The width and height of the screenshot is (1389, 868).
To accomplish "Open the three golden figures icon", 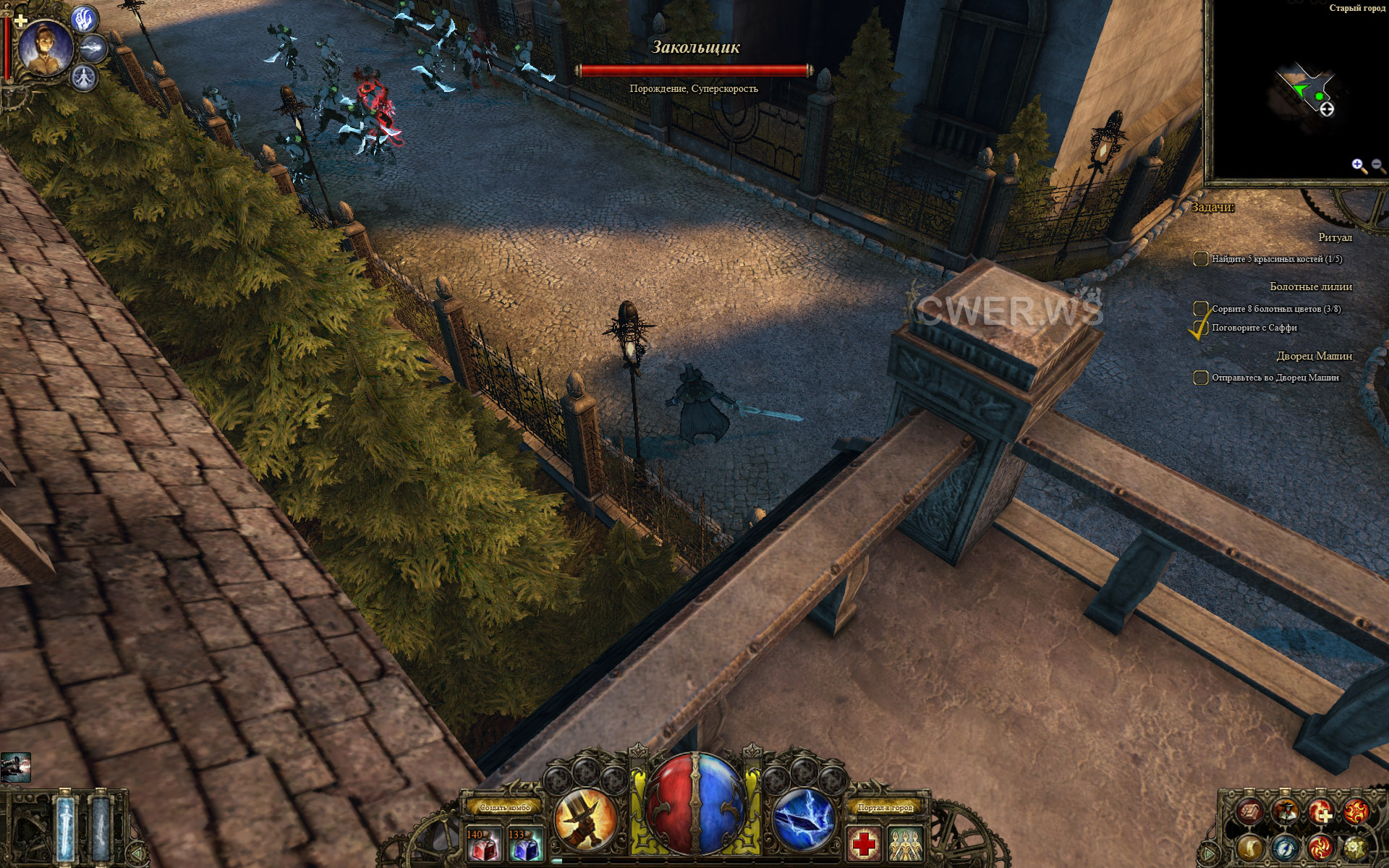I will coord(906,844).
